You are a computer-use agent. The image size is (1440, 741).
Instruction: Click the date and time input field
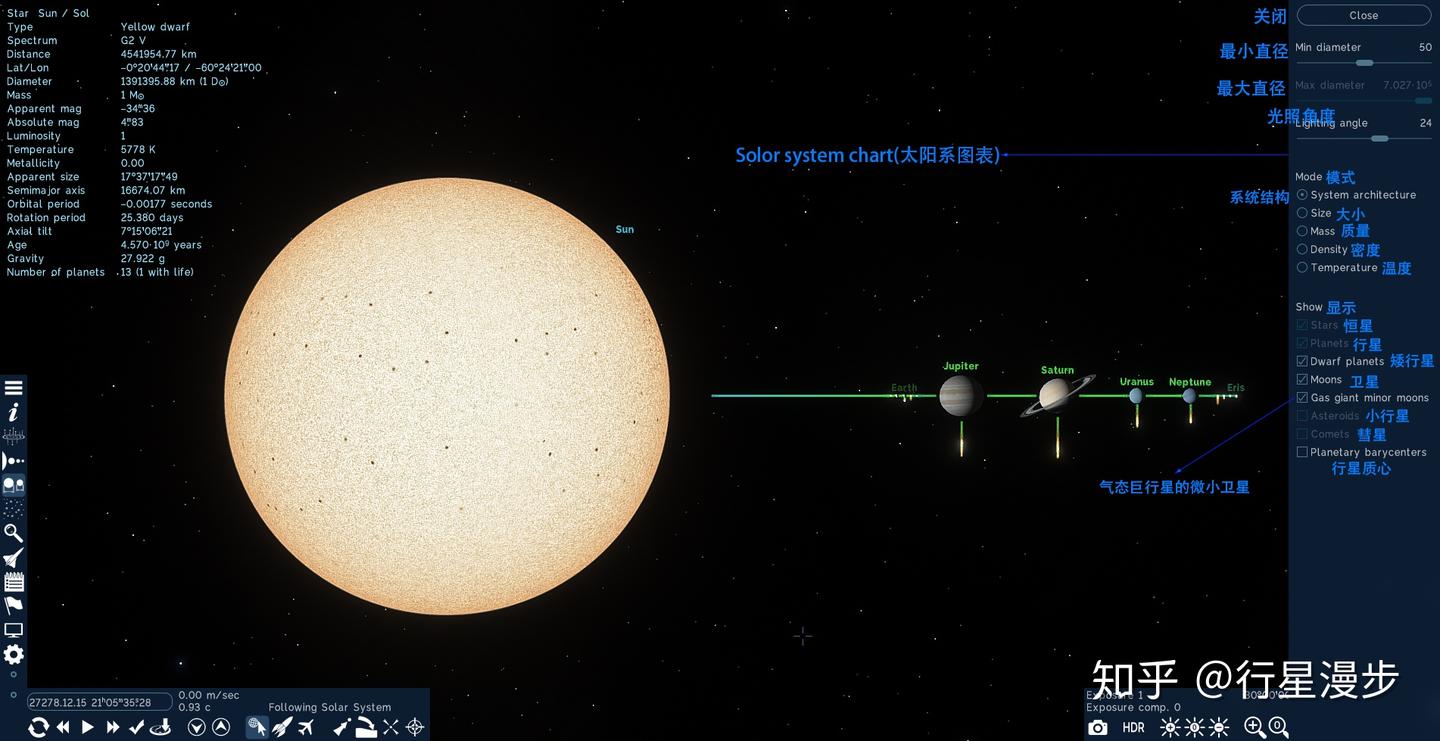(97, 701)
